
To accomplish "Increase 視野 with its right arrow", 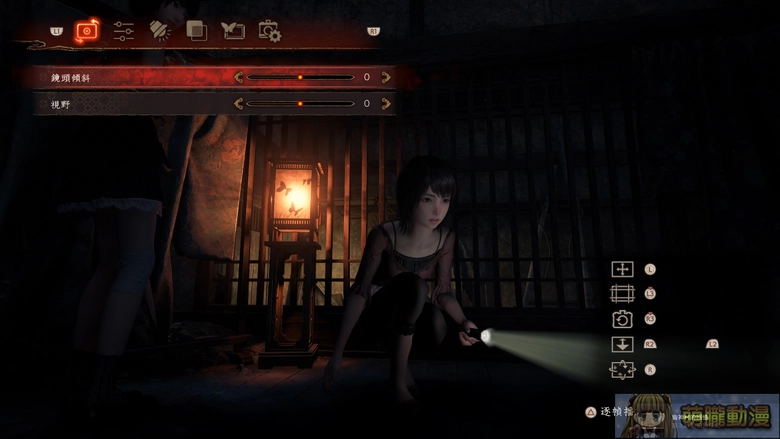I will 386,103.
